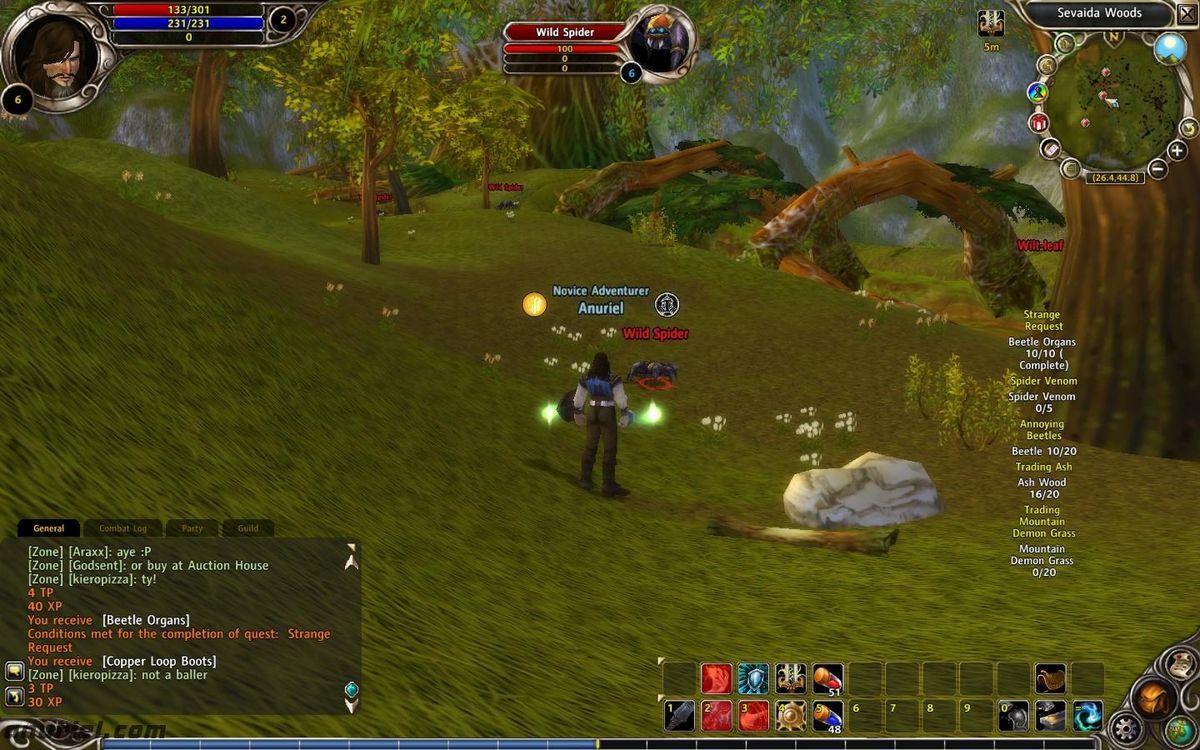Use the blue potion with 48 count
Viewport: 1200px width, 750px height.
tap(828, 715)
